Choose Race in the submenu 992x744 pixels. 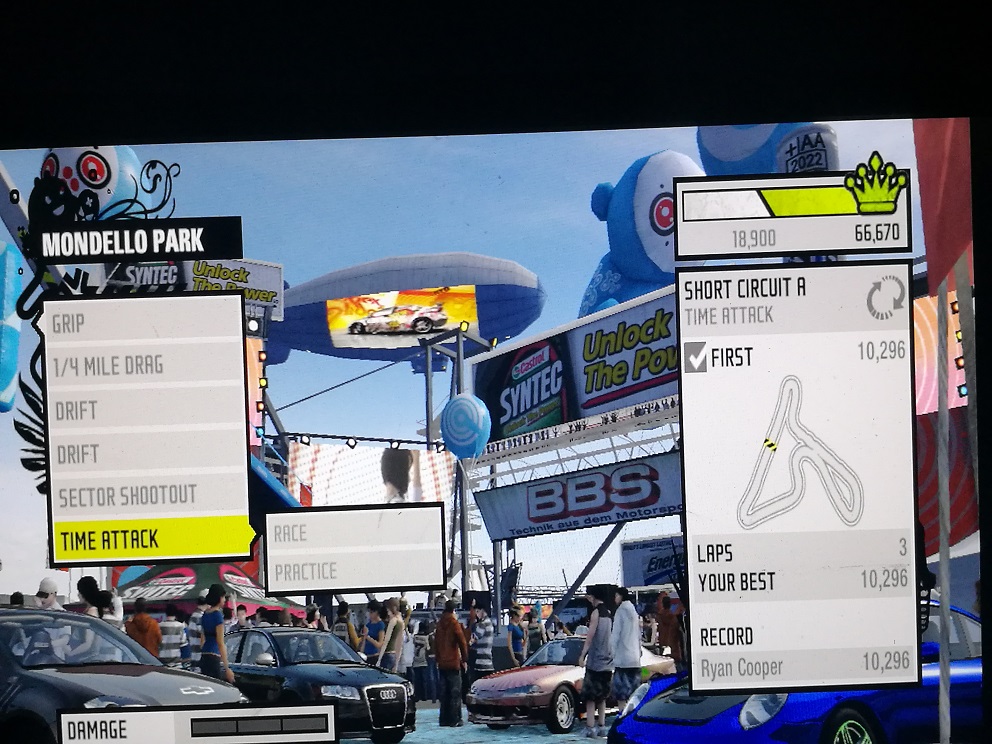pyautogui.click(x=353, y=533)
